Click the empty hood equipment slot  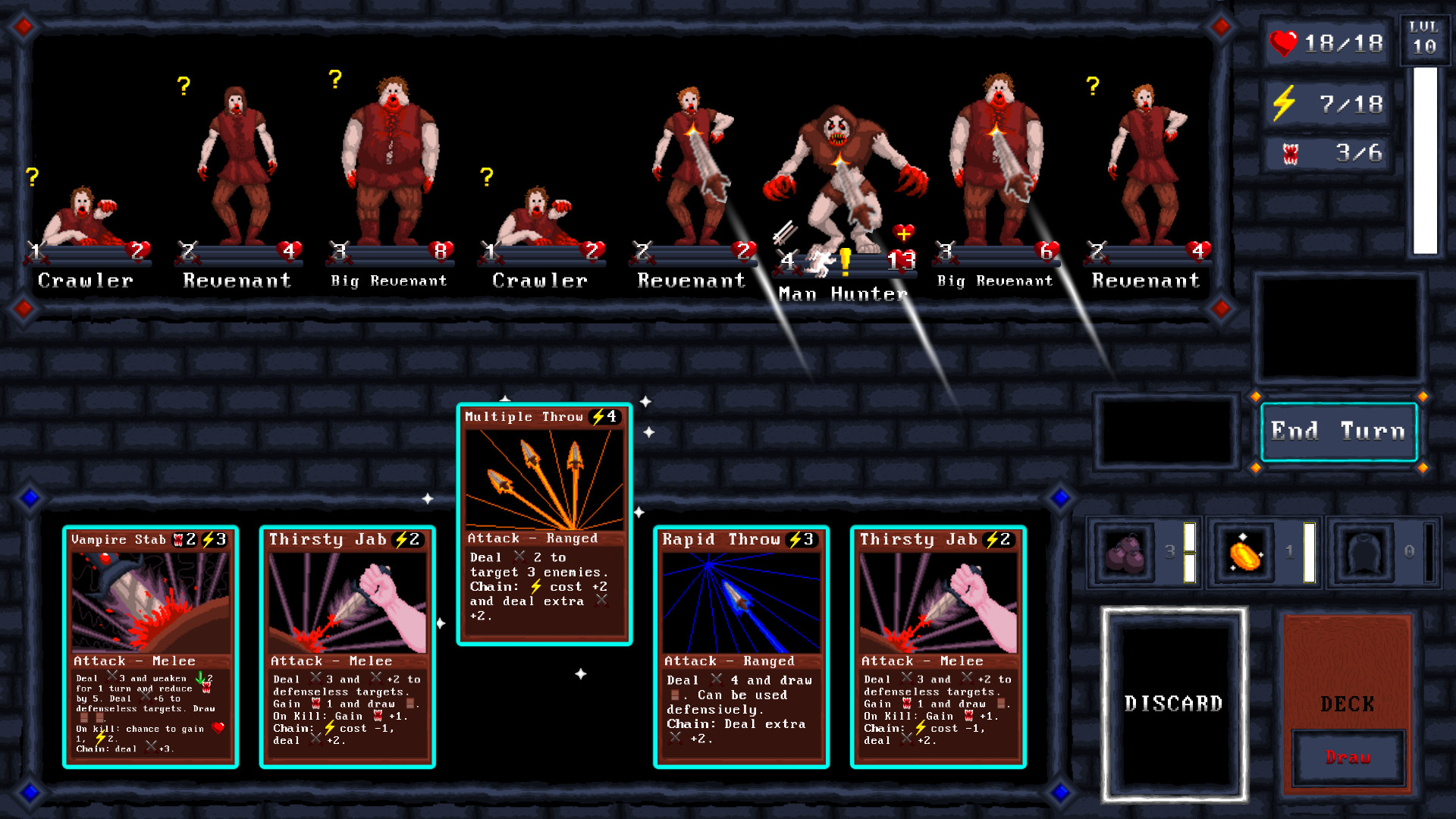1363,552
